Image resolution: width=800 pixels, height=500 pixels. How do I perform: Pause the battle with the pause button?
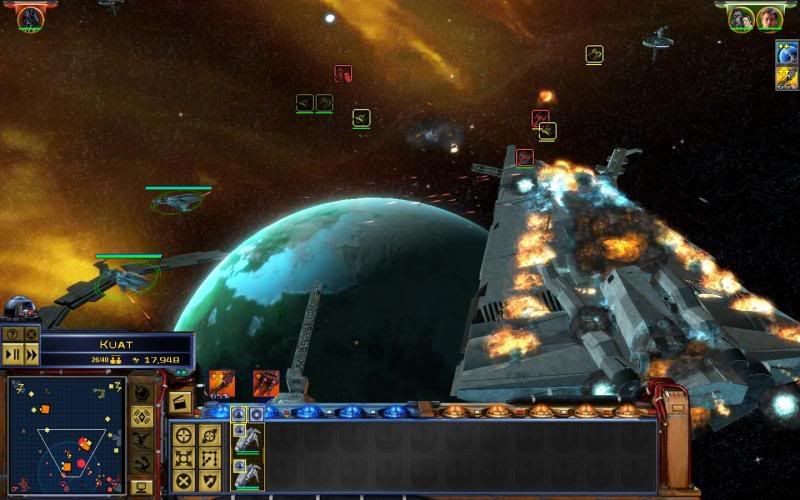pyautogui.click(x=13, y=353)
